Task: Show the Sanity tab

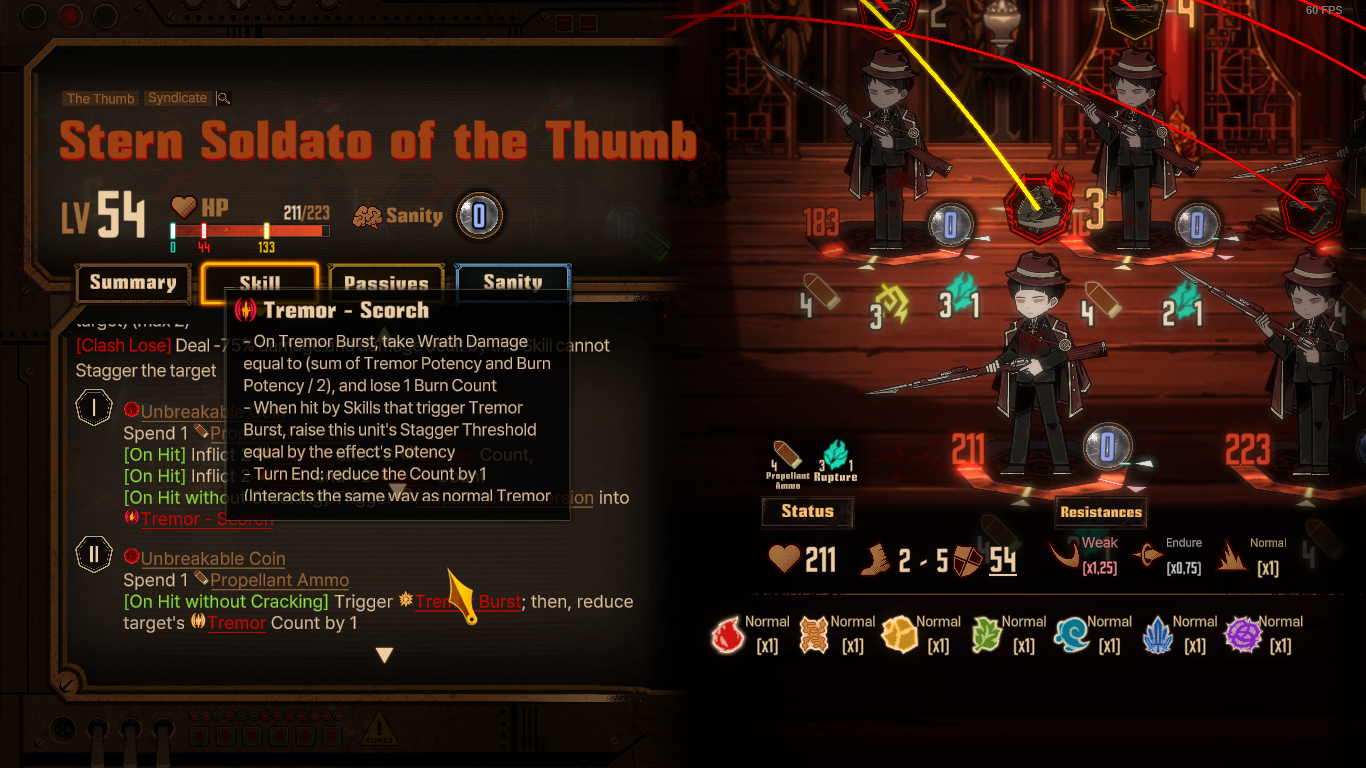Action: [512, 283]
